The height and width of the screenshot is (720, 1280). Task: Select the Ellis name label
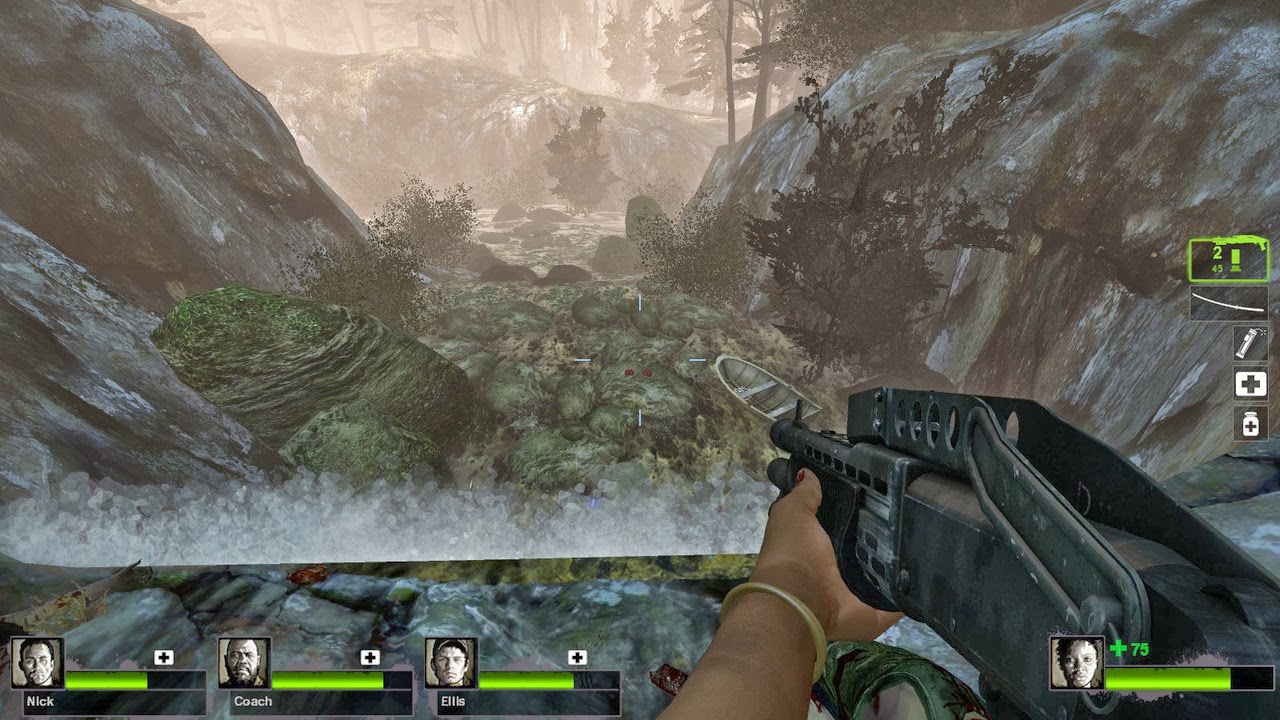tap(452, 700)
